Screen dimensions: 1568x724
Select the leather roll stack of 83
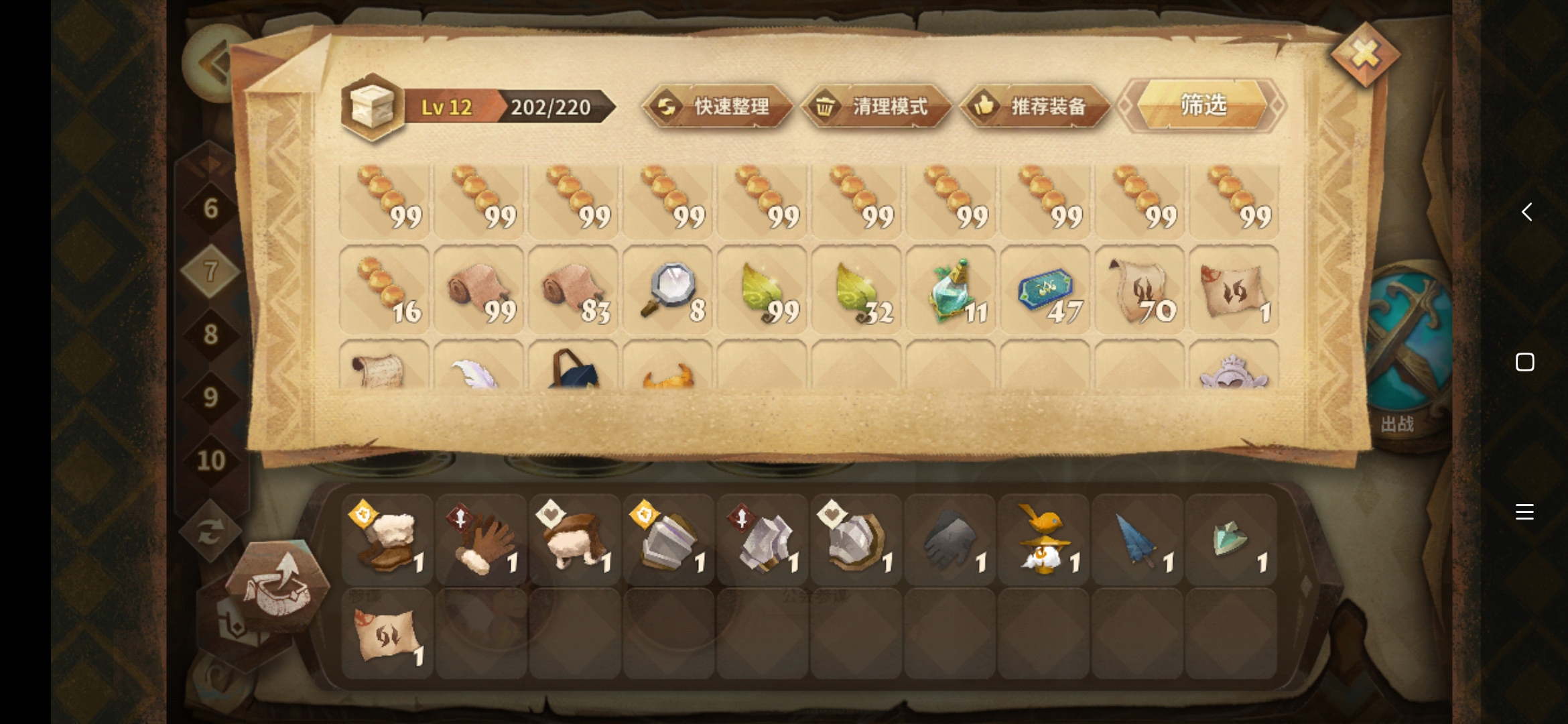pos(573,290)
